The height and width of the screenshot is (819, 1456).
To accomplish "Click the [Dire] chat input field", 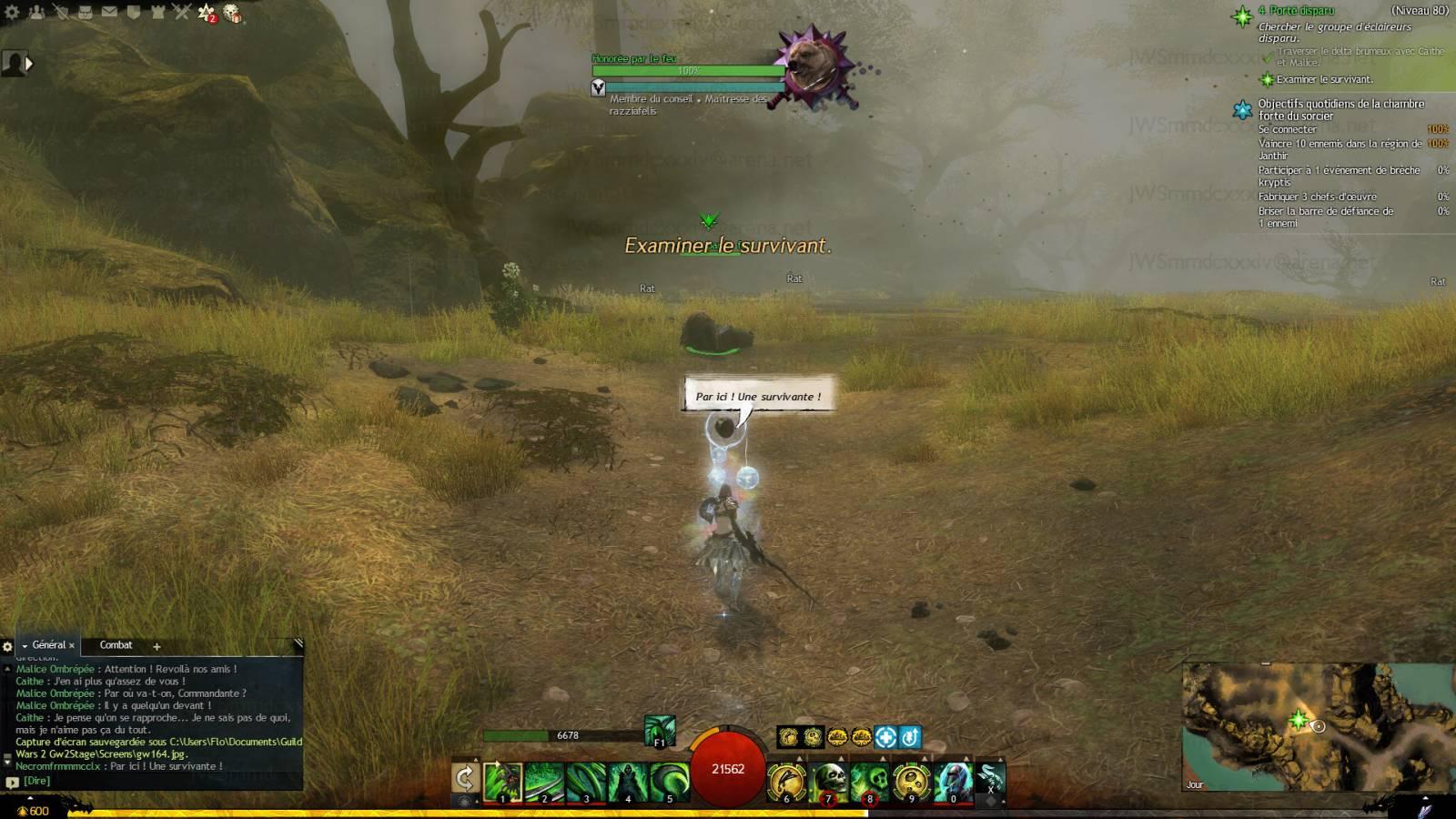I will click(x=155, y=781).
